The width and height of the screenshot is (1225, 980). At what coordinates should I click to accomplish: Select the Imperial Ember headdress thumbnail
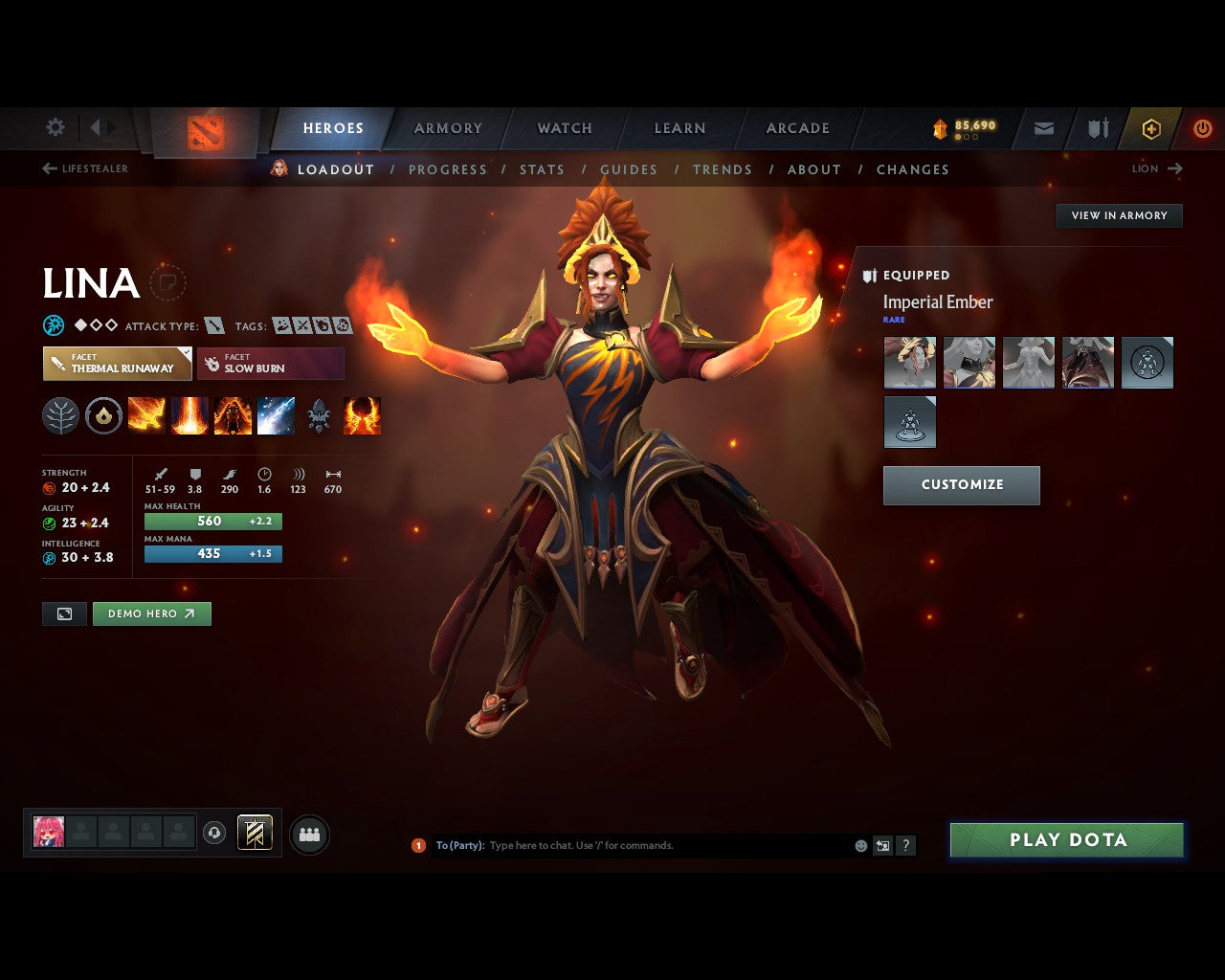click(909, 362)
